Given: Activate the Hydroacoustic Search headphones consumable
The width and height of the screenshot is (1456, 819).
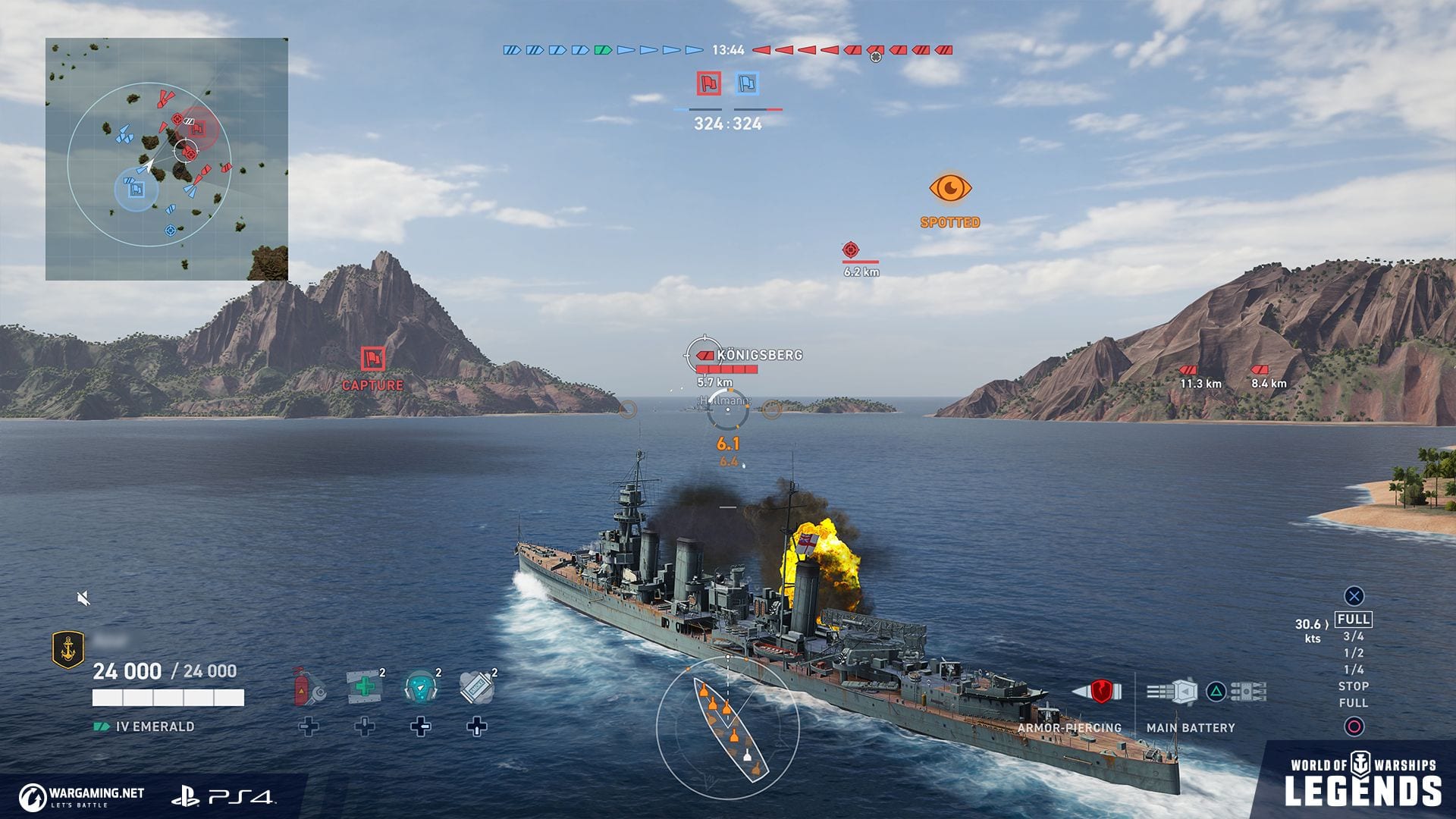Looking at the screenshot, I should point(420,686).
